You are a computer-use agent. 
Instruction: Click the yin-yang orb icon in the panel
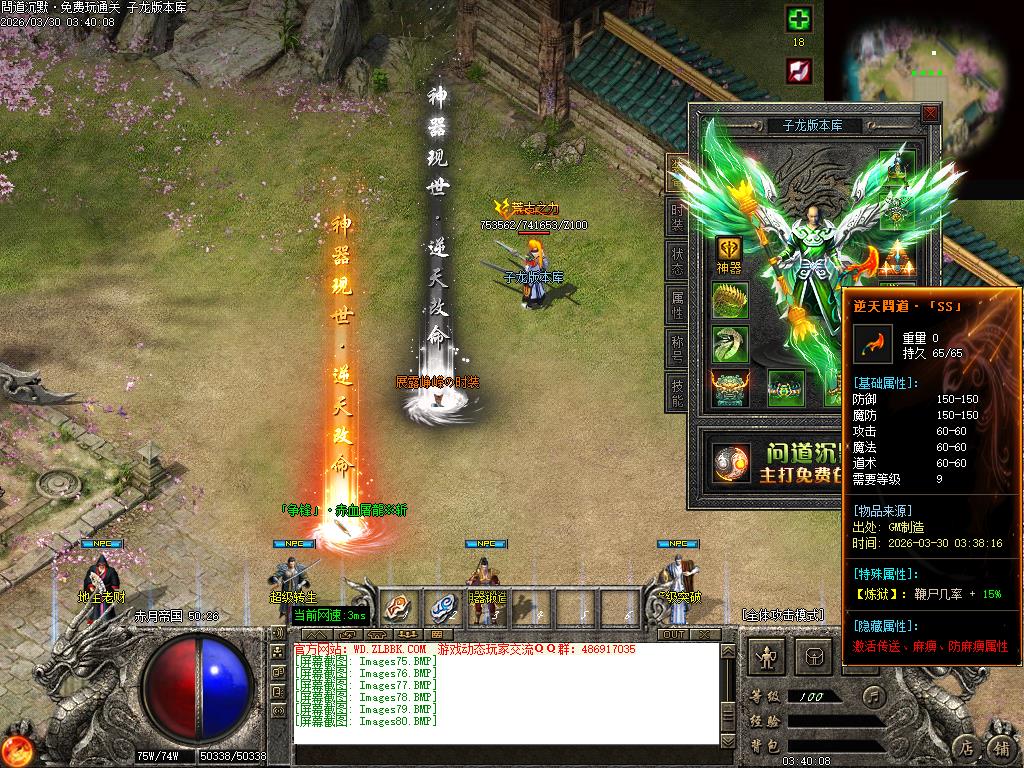(x=733, y=462)
